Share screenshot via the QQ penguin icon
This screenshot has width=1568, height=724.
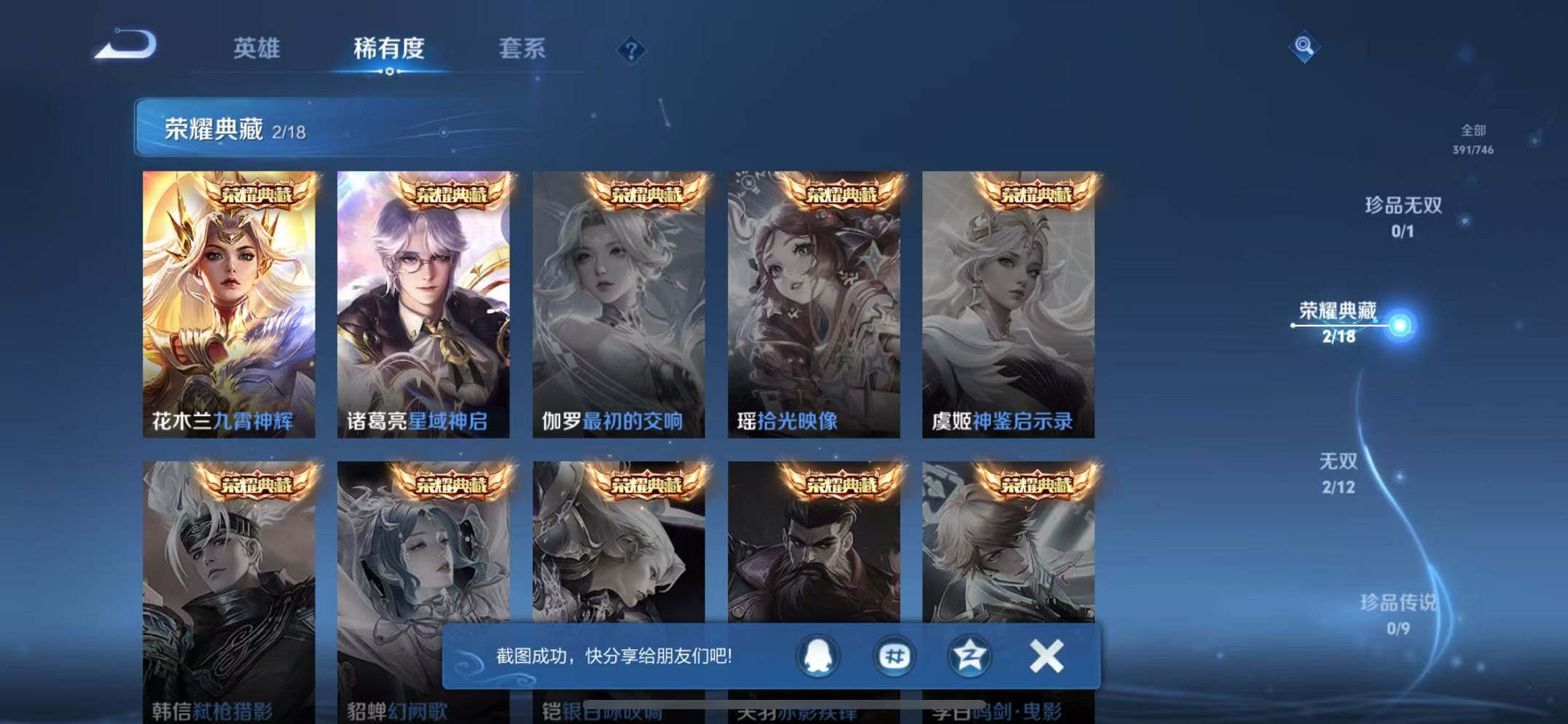(x=818, y=656)
